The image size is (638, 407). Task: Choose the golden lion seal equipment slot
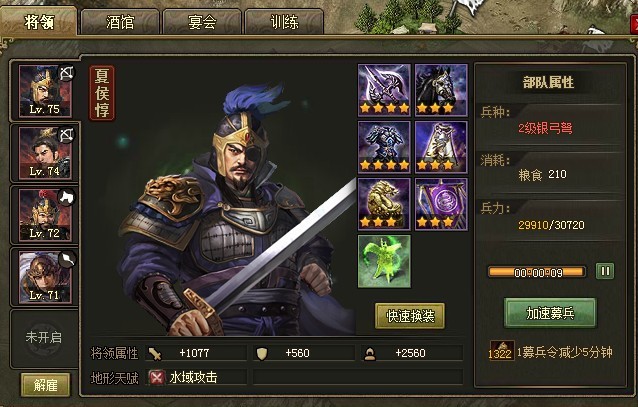tap(384, 203)
